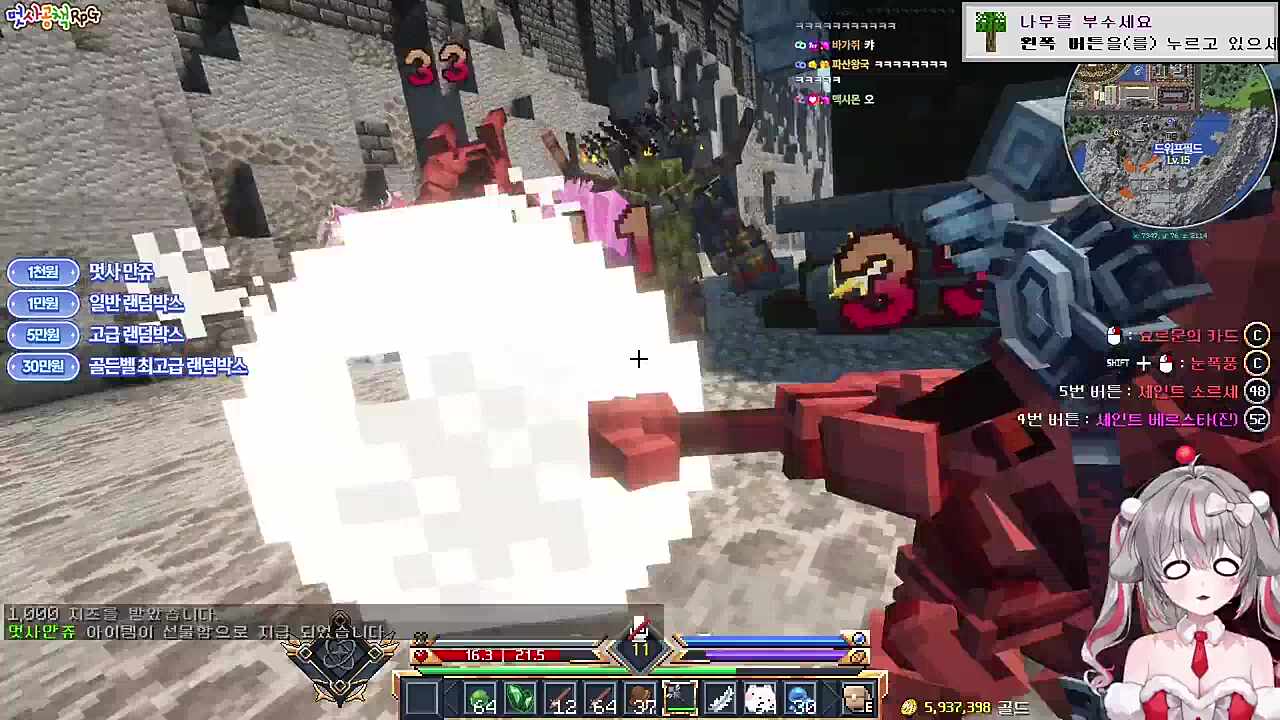The width and height of the screenshot is (1280, 720).
Task: Open the circular minimap
Action: (1168, 145)
